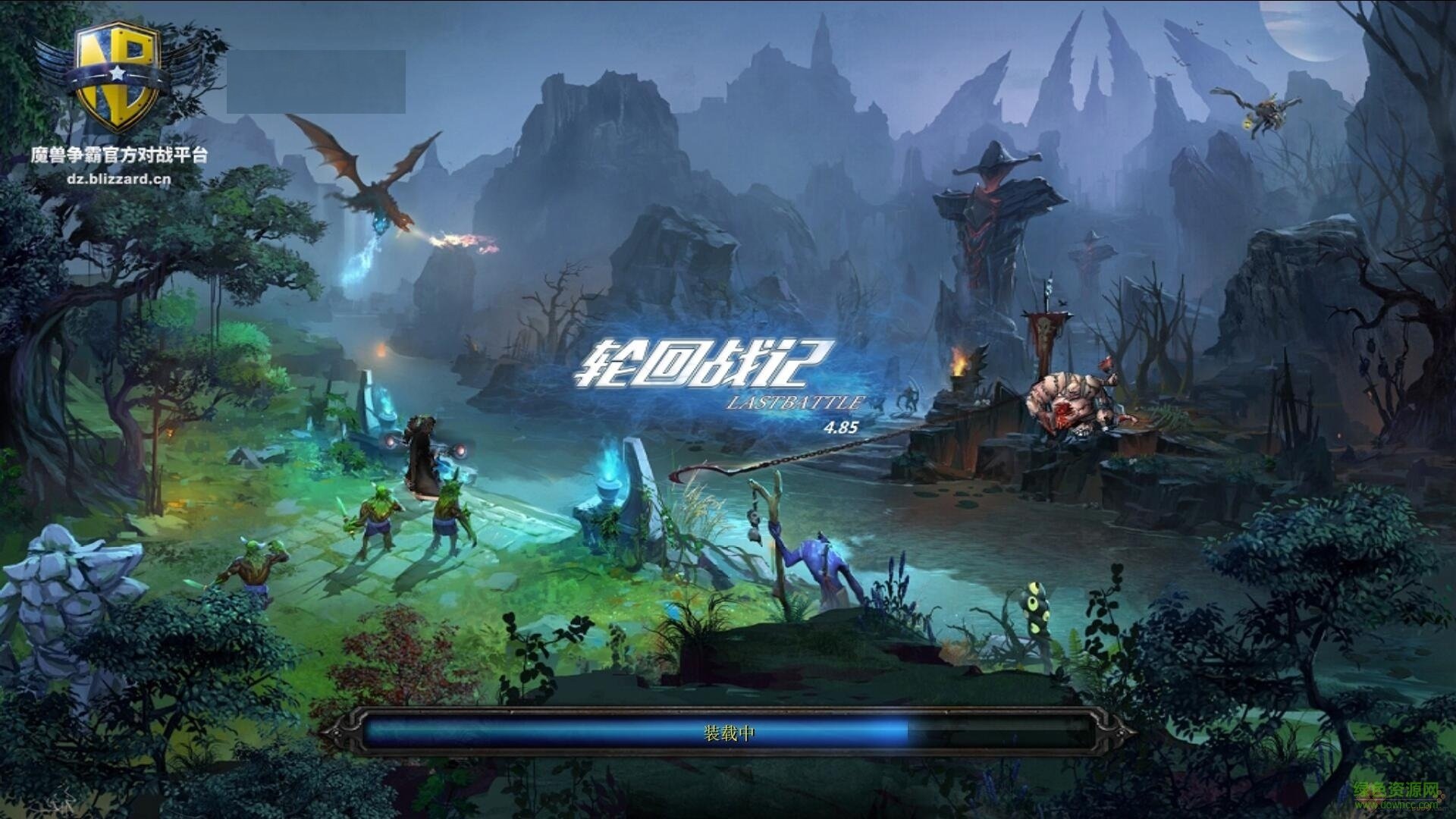Open the LASTBATTLE subtitle text
The width and height of the screenshot is (1456, 819).
point(795,402)
